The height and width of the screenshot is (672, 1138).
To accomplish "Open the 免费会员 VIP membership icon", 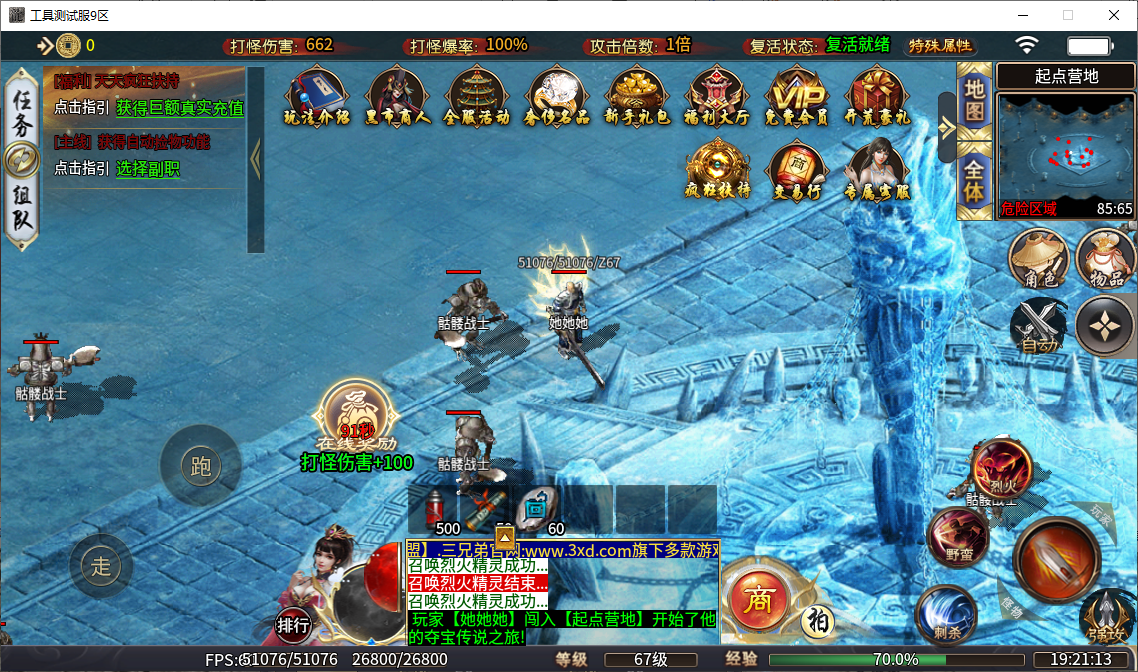I will point(797,96).
